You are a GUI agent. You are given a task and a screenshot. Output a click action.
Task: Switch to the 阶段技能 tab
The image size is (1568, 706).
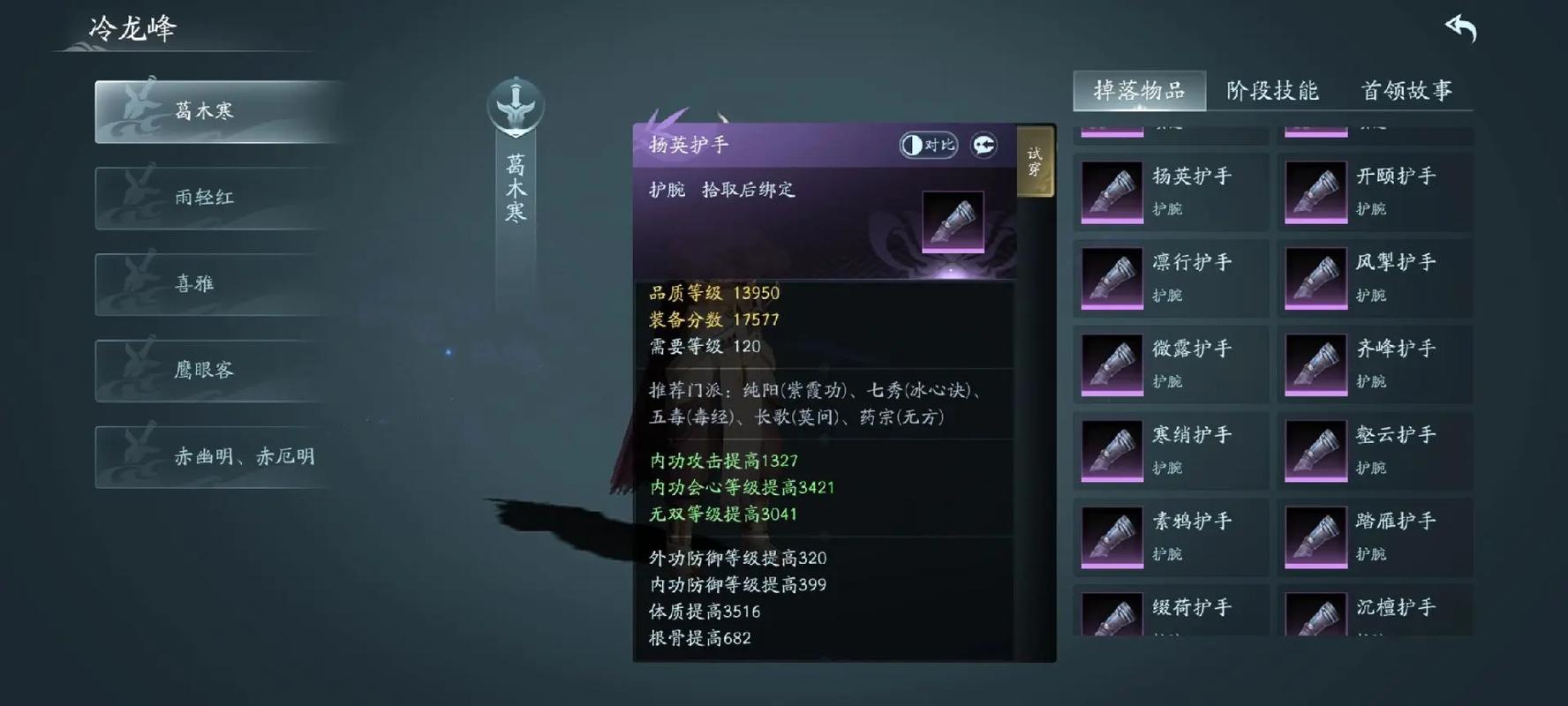(1271, 91)
